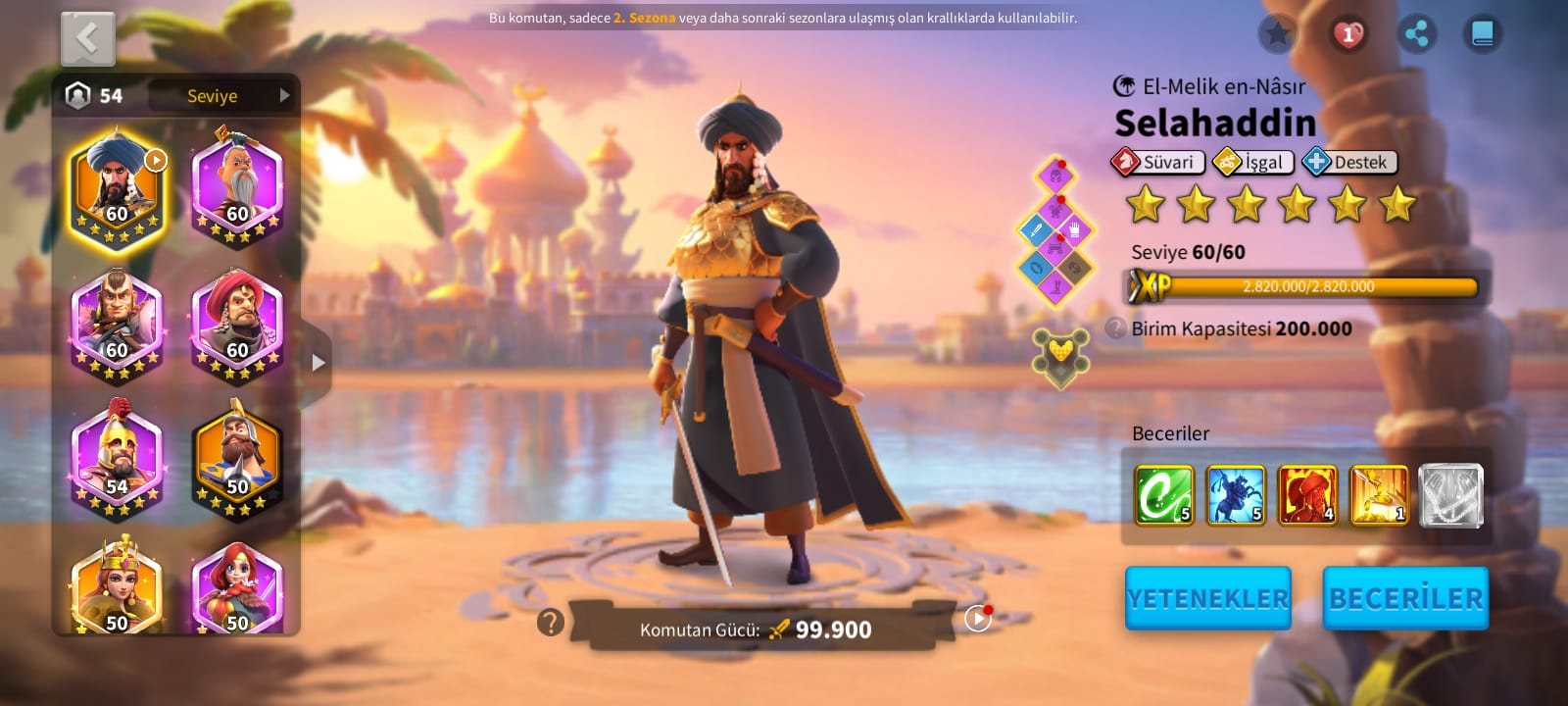This screenshot has height=706, width=1568.
Task: Open the blue book icon
Action: click(1483, 35)
